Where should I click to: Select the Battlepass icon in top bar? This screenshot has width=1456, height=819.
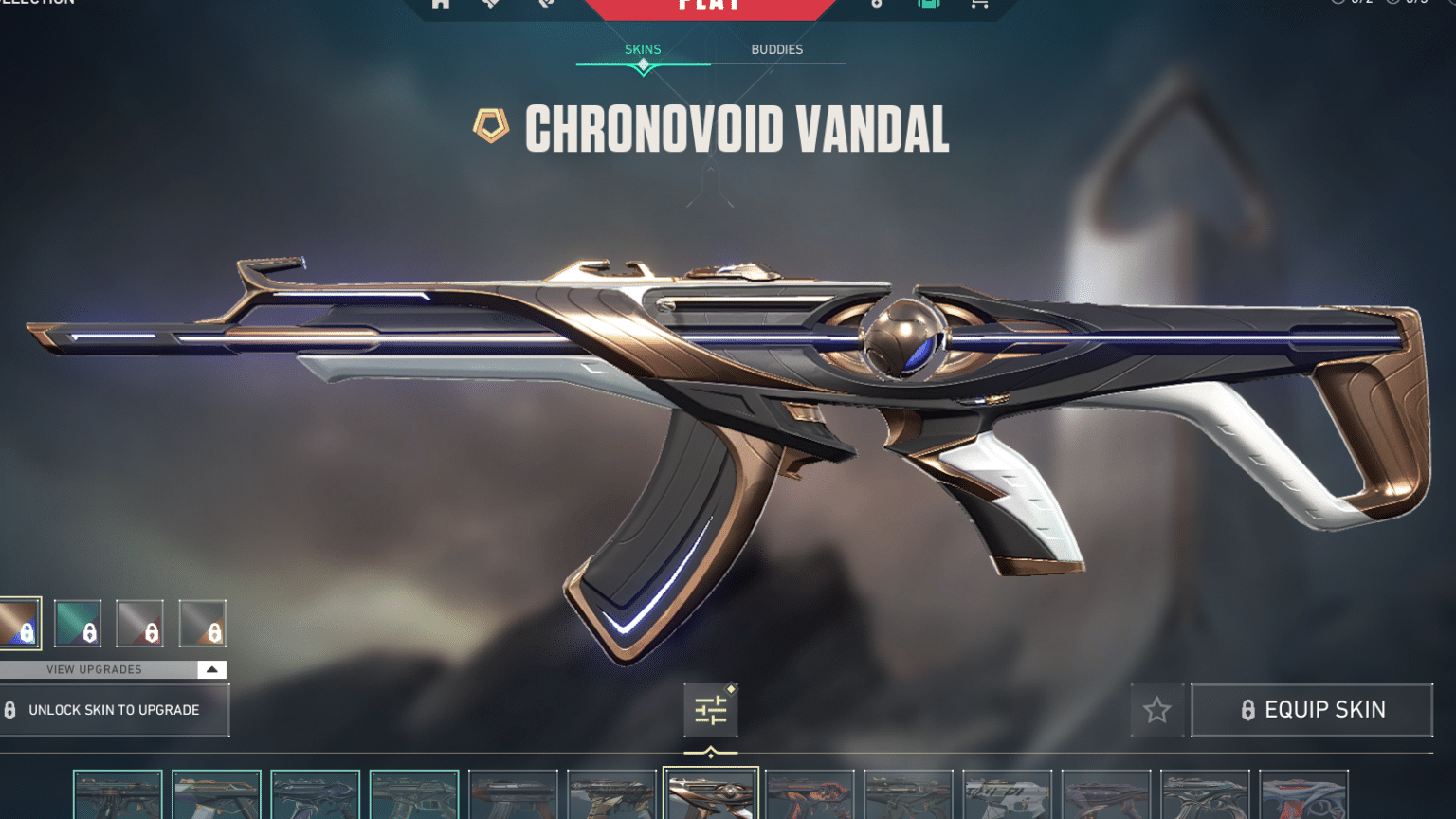(876, 5)
